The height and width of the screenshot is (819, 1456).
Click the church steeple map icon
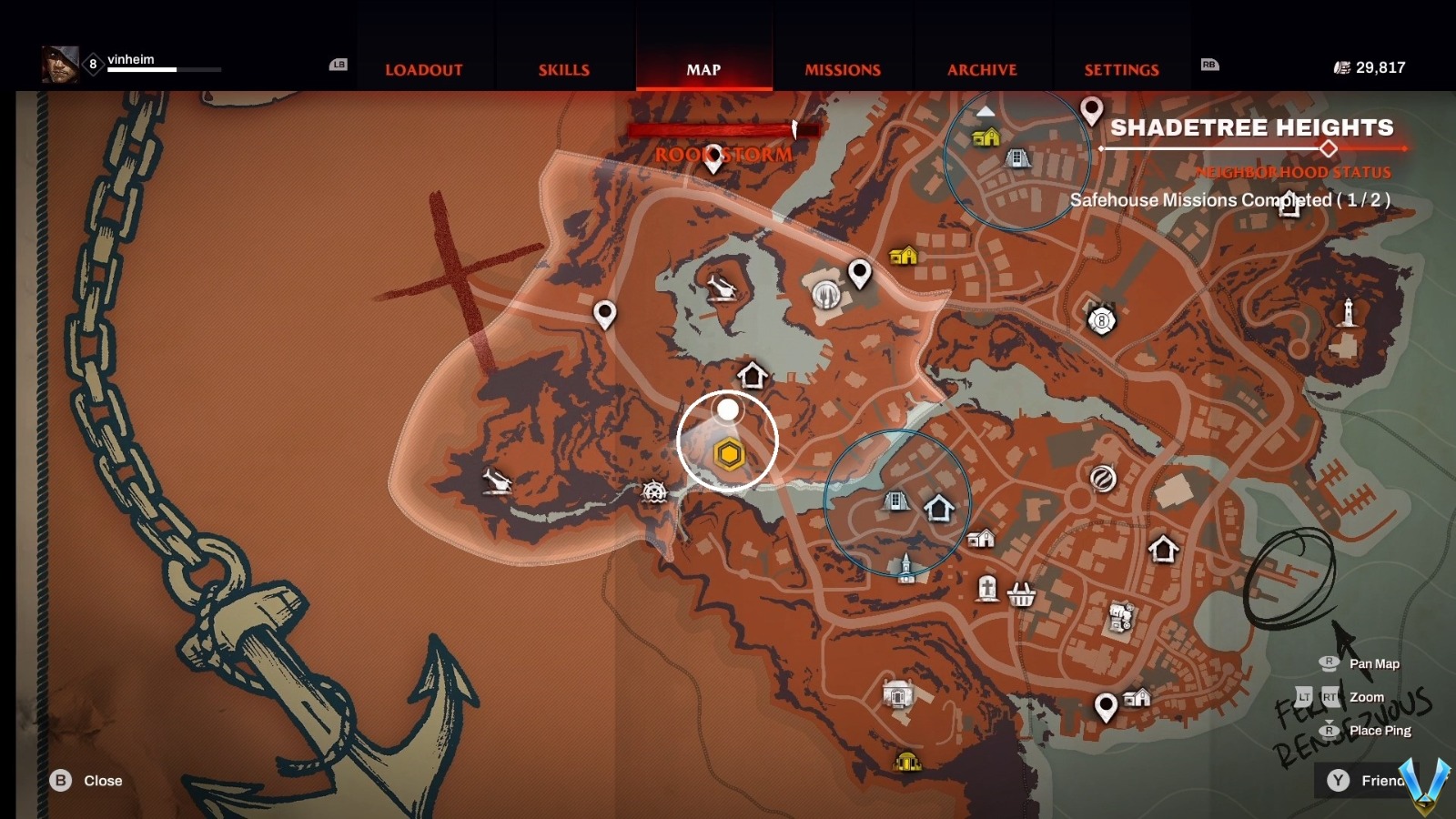(x=905, y=568)
